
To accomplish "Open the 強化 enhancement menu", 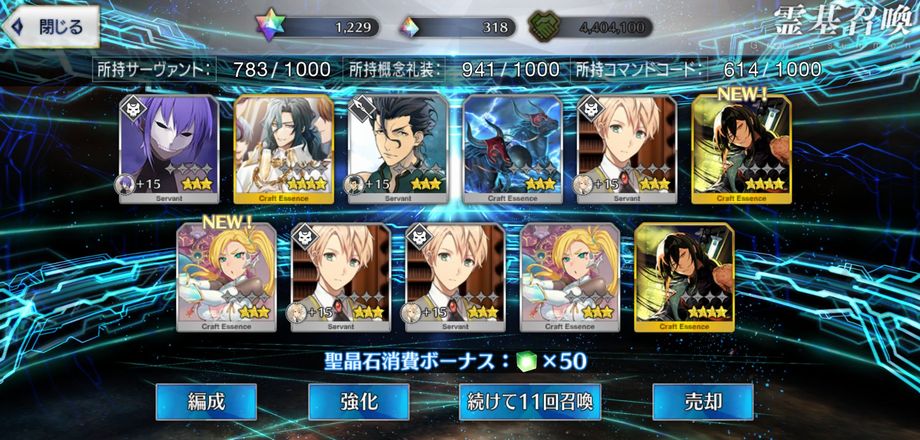I will pos(360,402).
